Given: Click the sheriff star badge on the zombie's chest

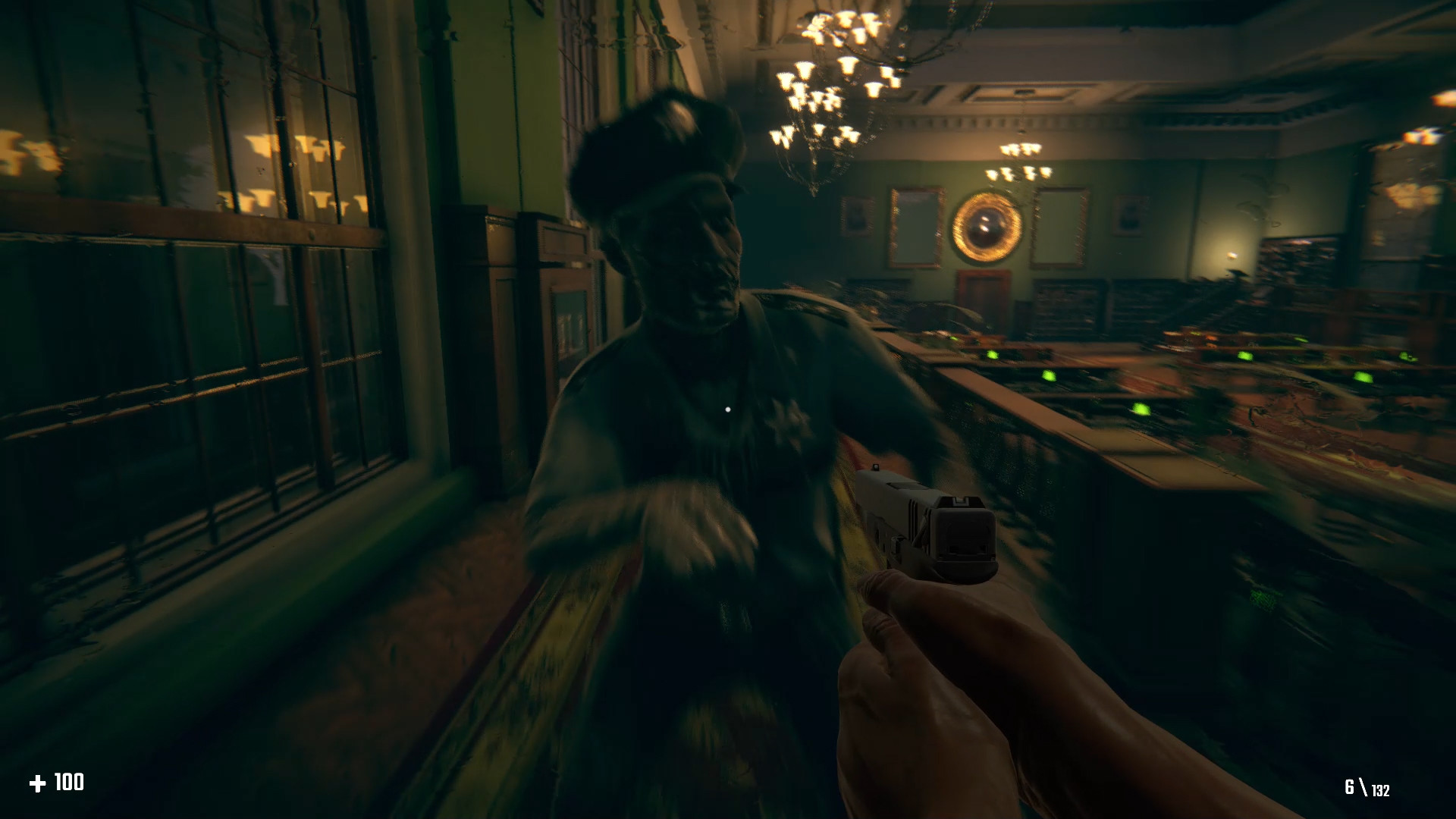Looking at the screenshot, I should coord(786,418).
